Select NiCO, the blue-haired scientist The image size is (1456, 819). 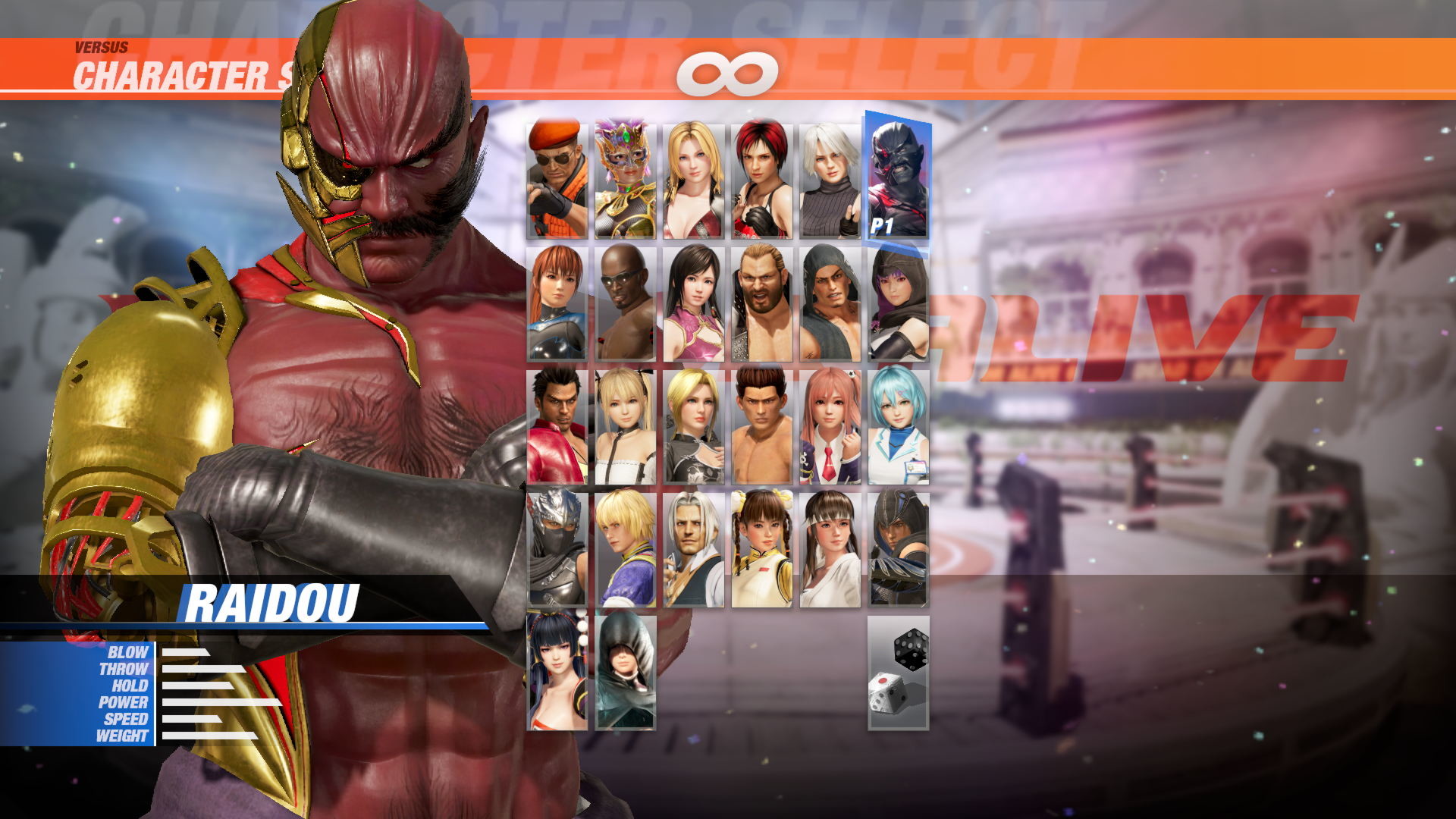point(899,425)
